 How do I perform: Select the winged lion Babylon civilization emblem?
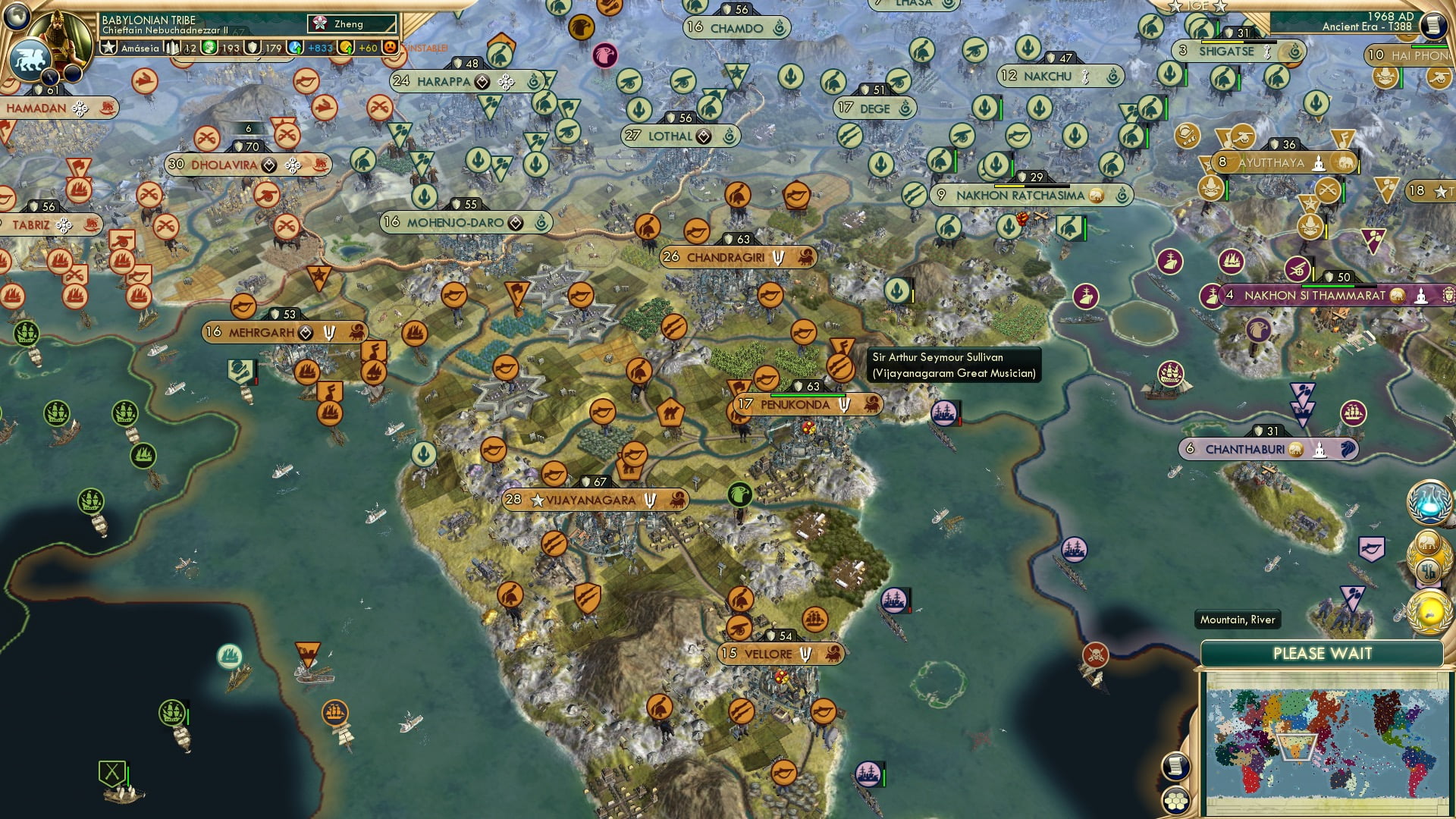point(29,59)
